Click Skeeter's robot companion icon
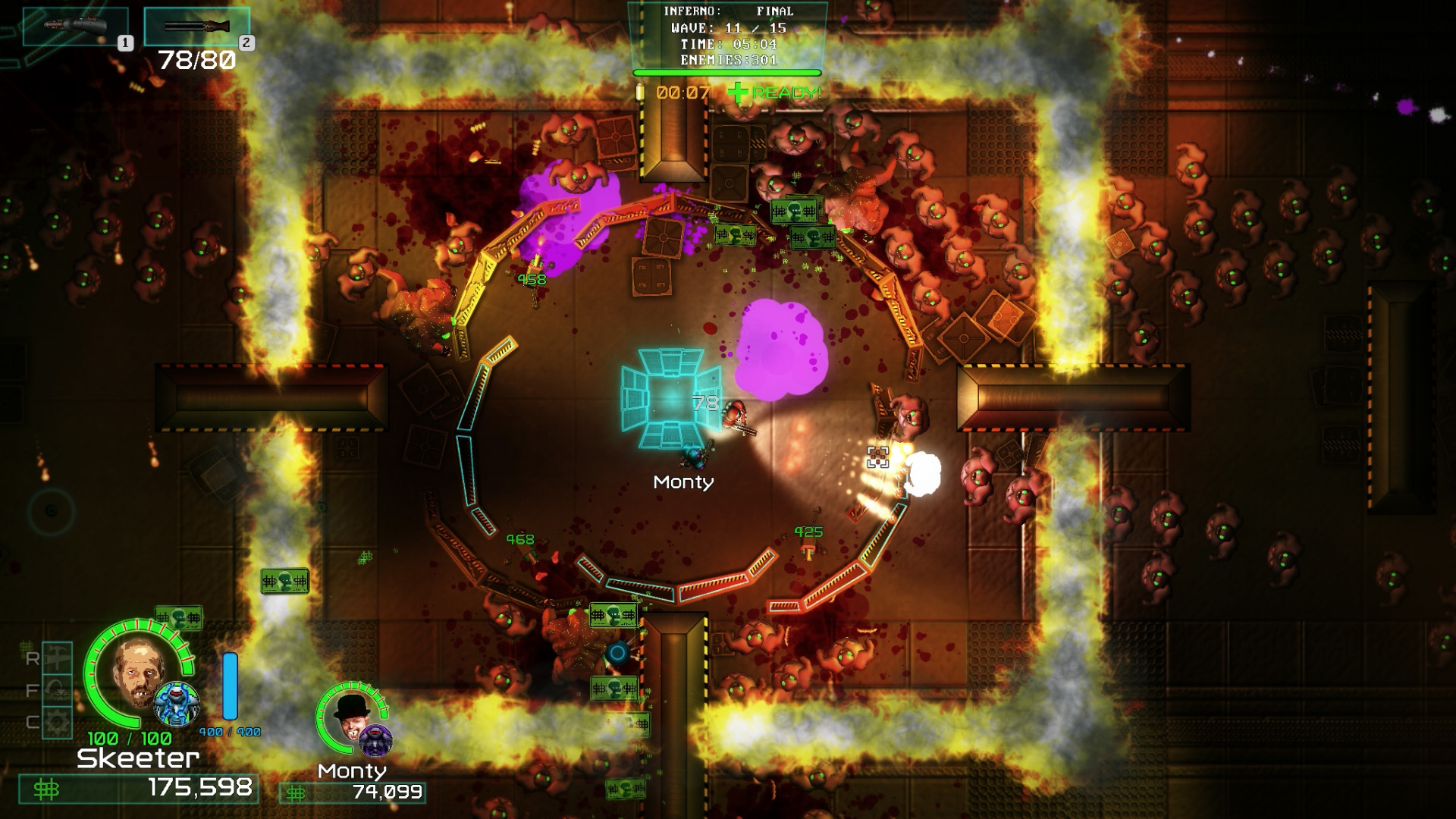 click(176, 704)
